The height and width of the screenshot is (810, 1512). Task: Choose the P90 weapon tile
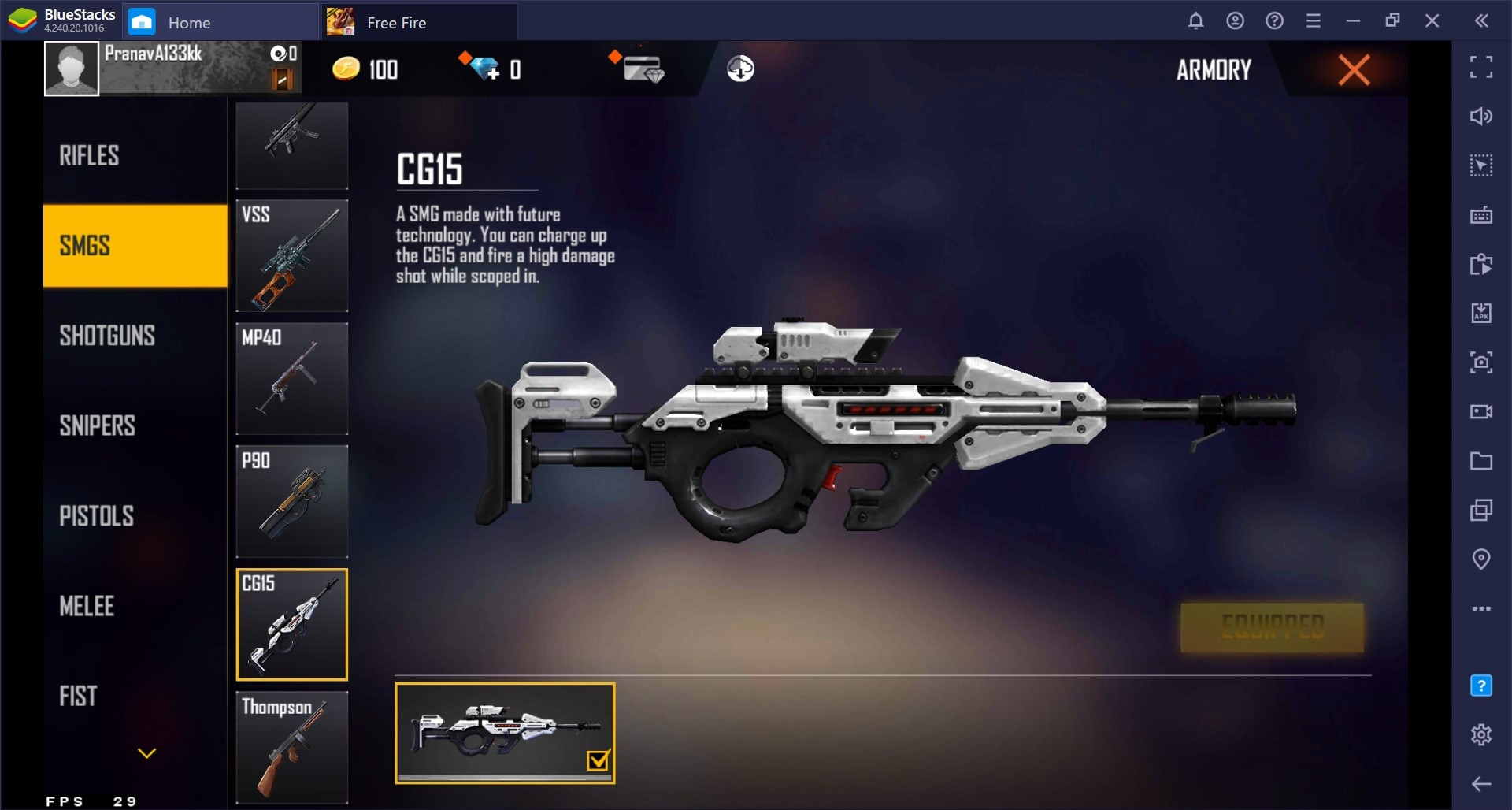(291, 501)
